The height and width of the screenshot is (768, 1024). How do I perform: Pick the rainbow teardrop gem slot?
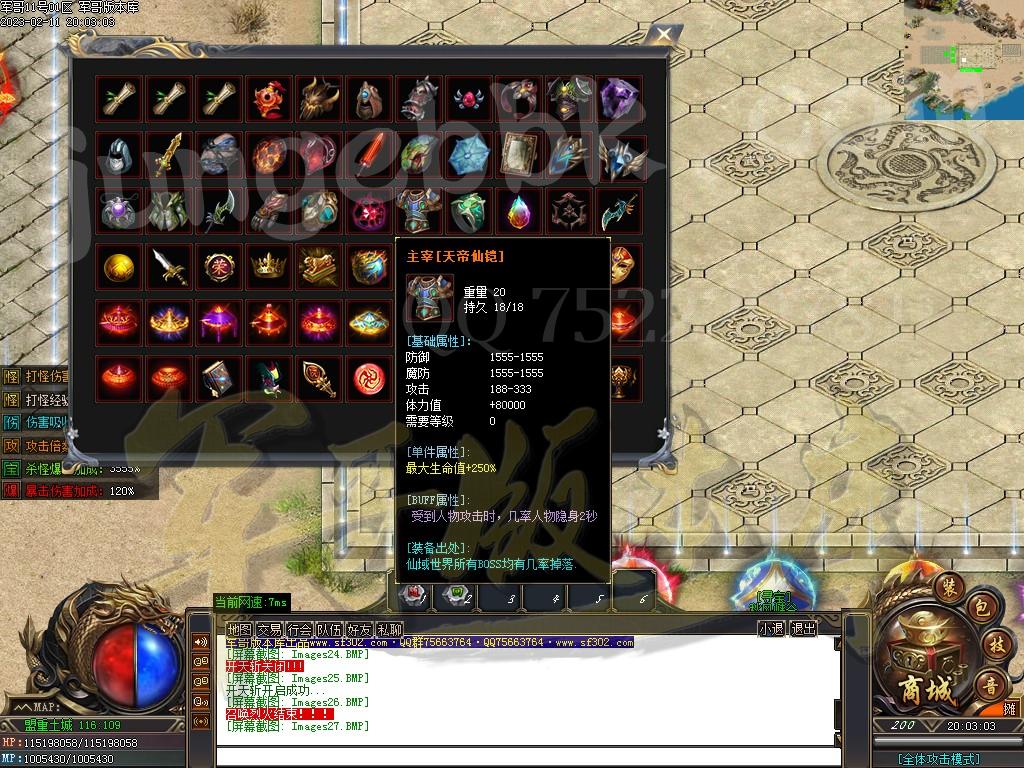pyautogui.click(x=518, y=209)
